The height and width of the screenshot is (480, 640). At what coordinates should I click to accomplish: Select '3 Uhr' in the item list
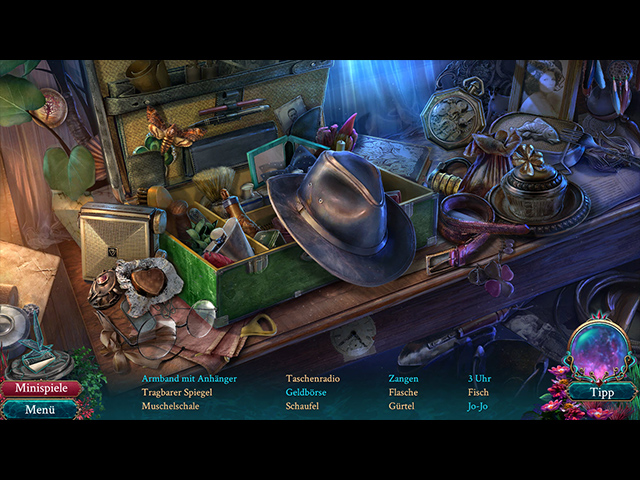click(x=479, y=379)
